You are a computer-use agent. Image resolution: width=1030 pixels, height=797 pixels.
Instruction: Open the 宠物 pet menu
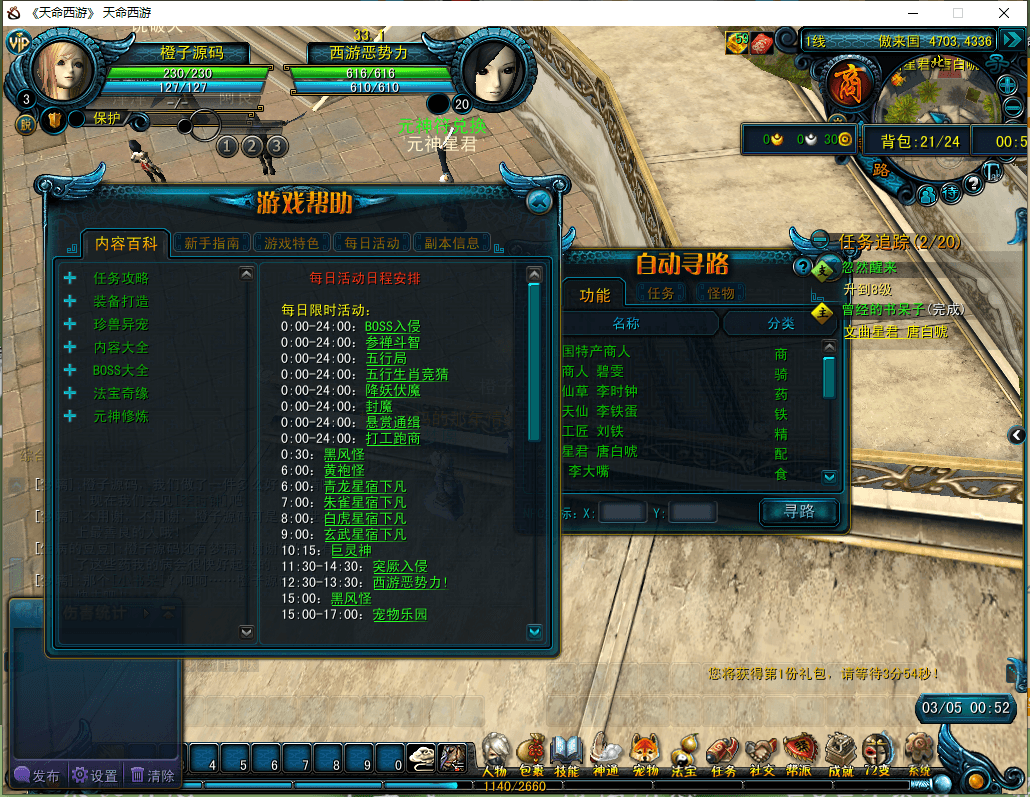(645, 752)
